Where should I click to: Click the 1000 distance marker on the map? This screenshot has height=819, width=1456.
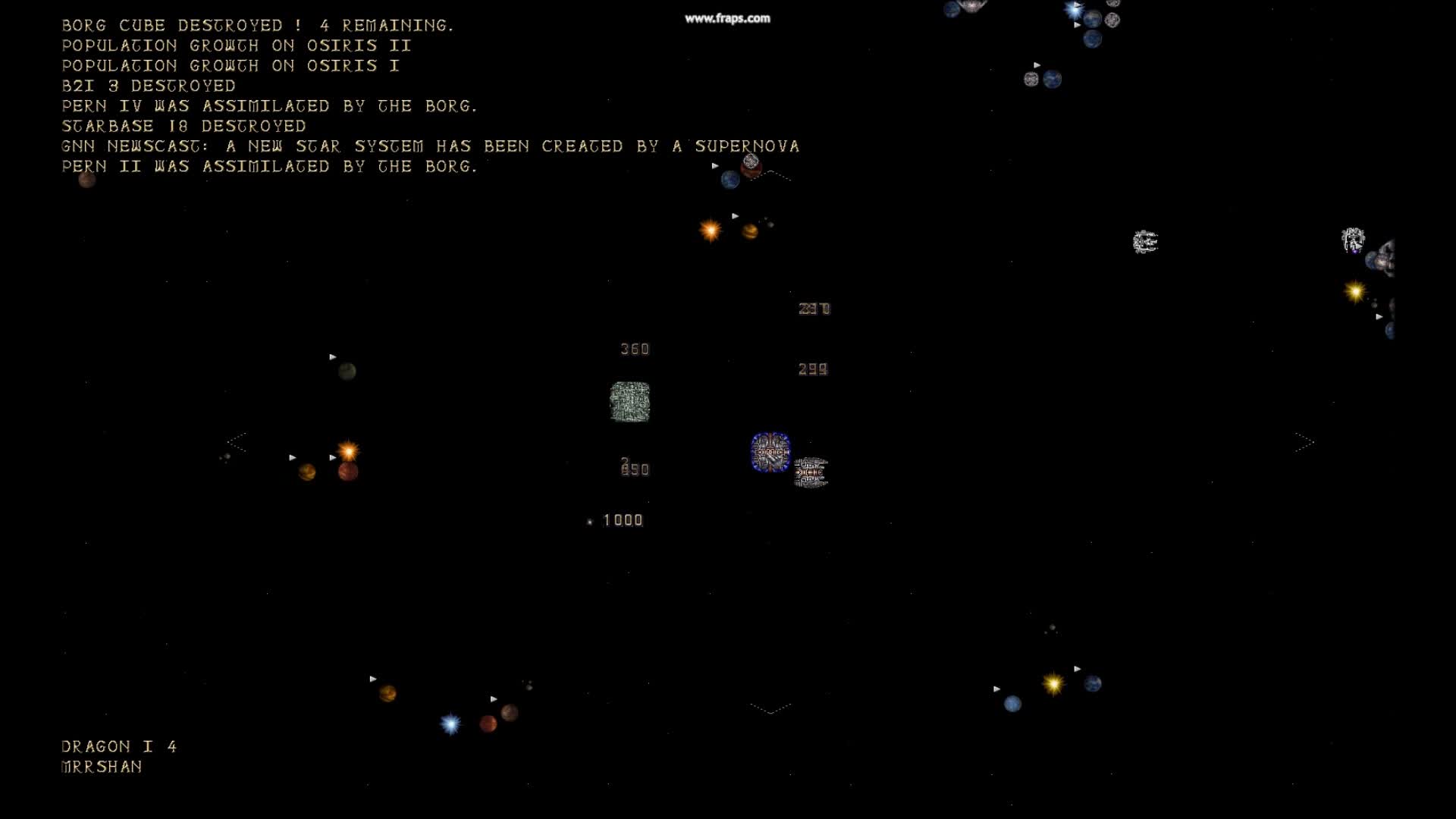[x=621, y=520]
